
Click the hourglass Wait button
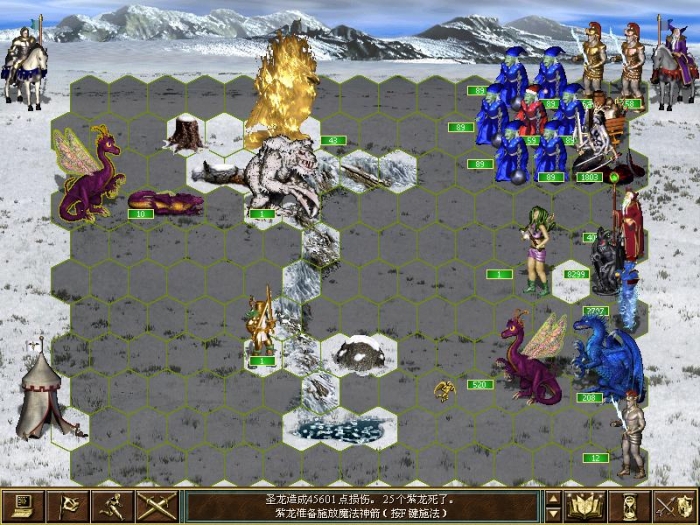point(630,506)
